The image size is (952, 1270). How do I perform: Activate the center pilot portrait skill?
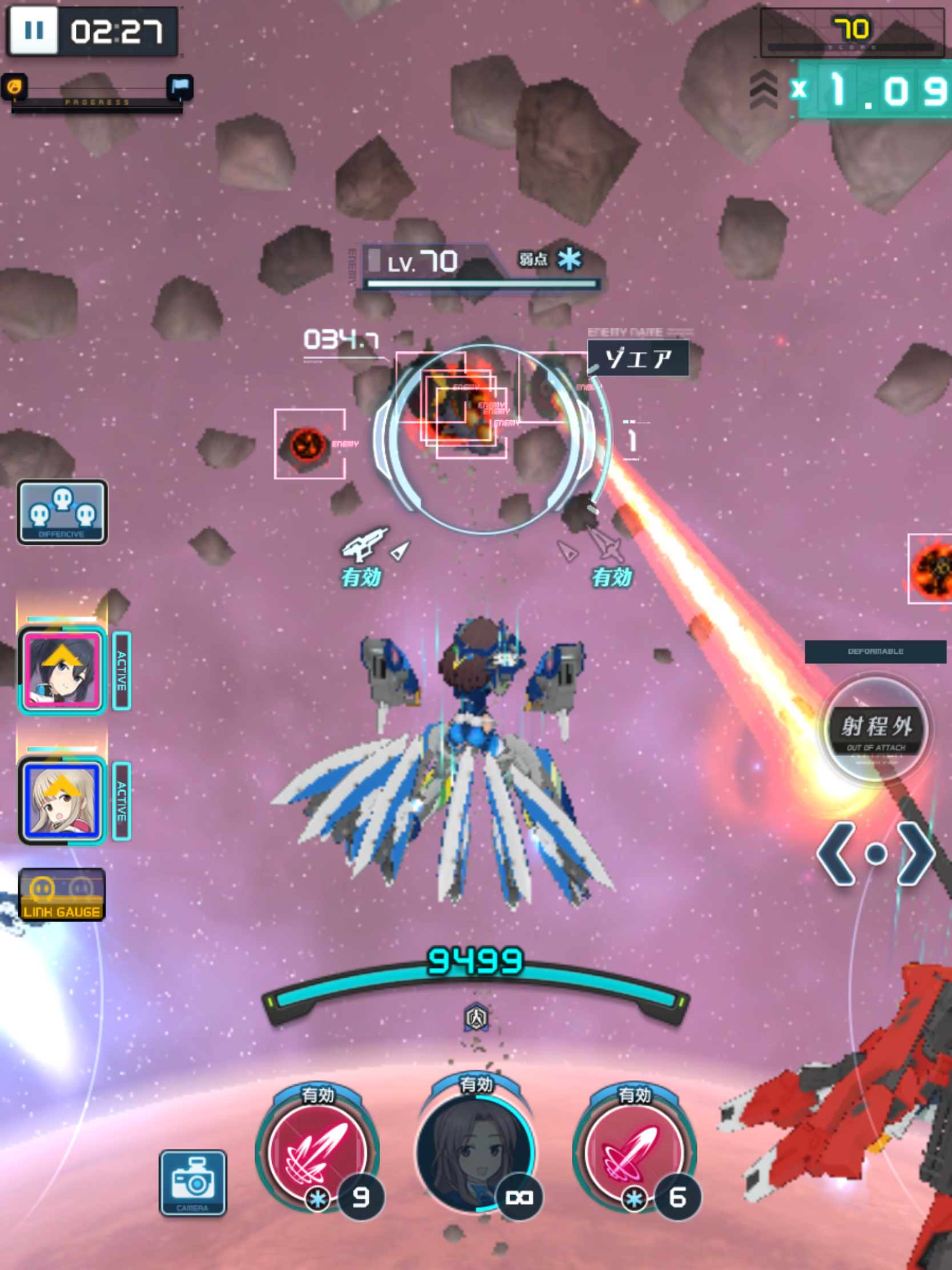pyautogui.click(x=477, y=1151)
